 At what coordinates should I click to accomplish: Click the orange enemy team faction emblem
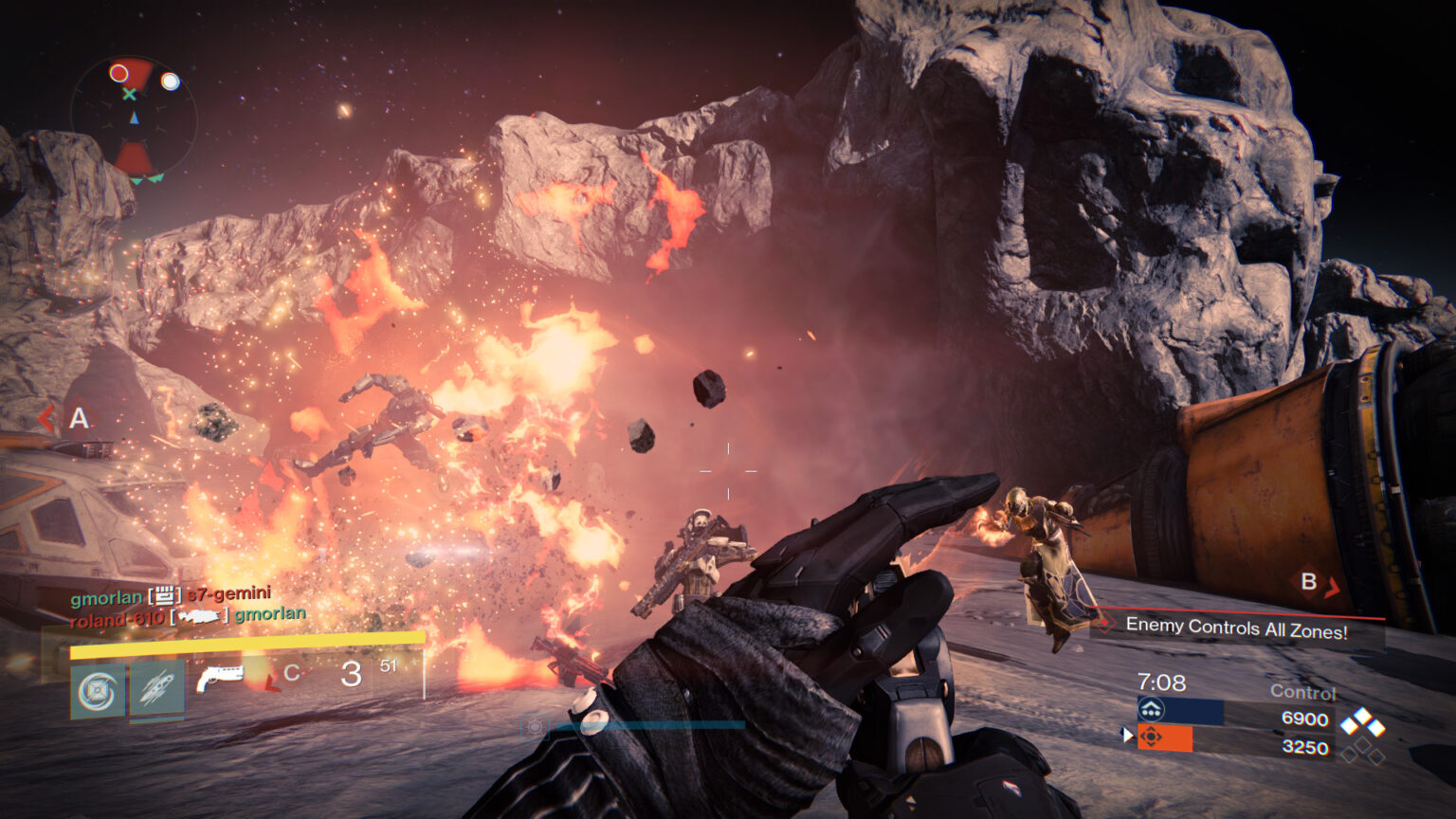coord(1151,737)
